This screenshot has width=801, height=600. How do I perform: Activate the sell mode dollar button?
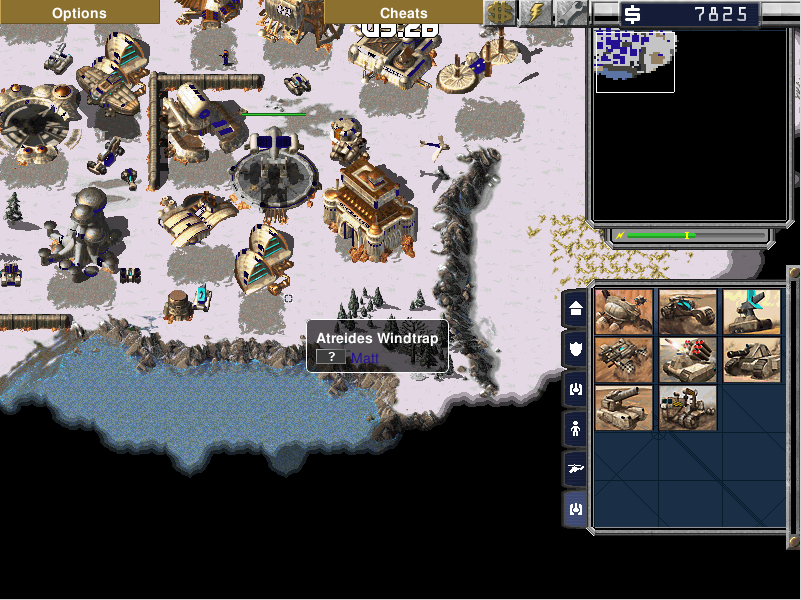click(x=500, y=12)
